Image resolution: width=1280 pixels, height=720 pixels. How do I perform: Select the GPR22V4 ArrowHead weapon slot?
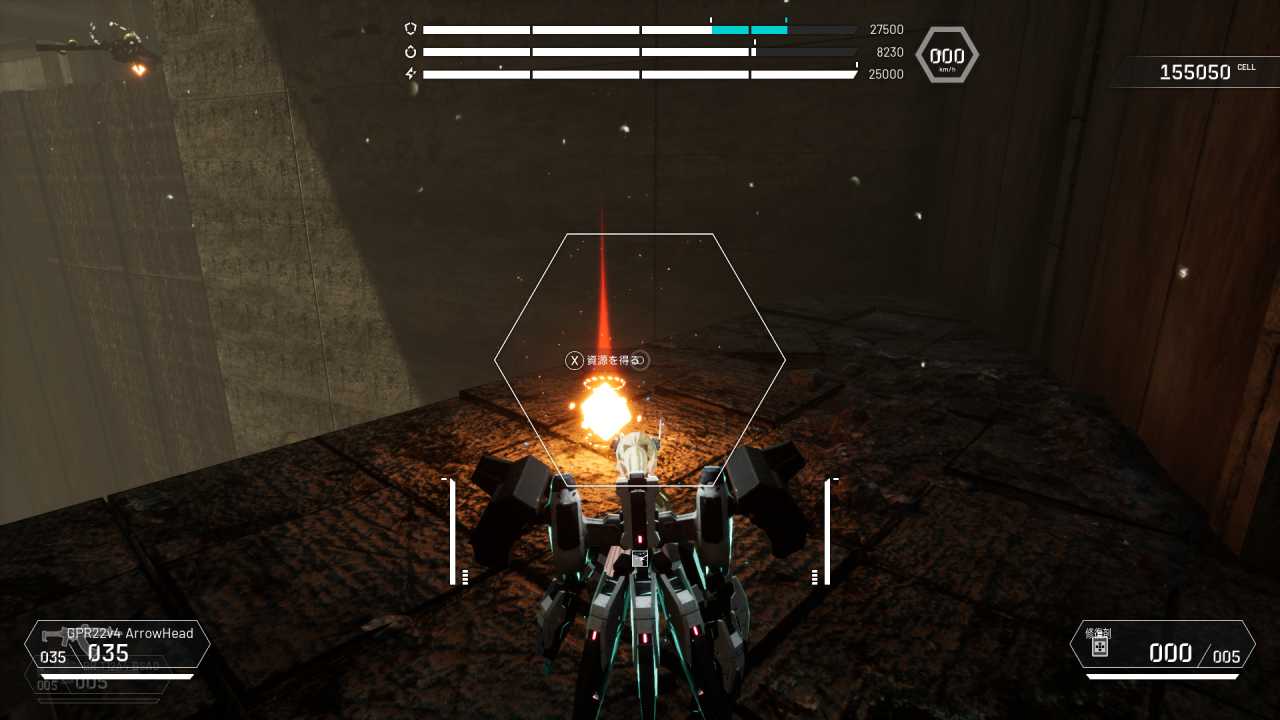pos(117,645)
